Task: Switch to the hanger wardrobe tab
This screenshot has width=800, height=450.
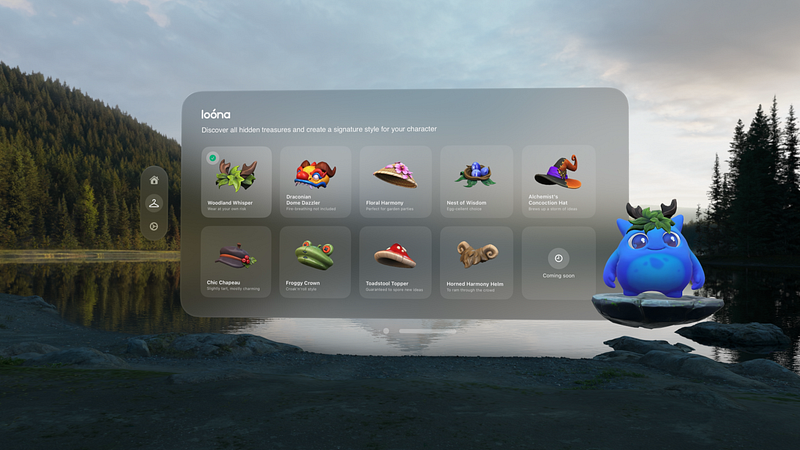Action: tap(154, 204)
